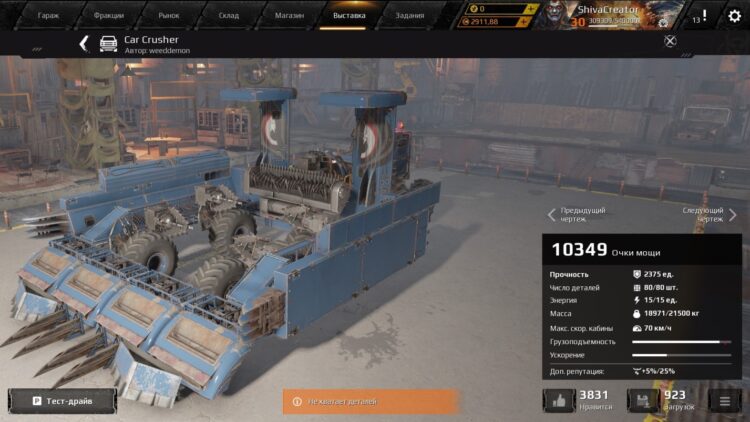Show the next blueprint (Следующий чертеж)
Viewport: 750px width, 422px height.
coord(708,215)
